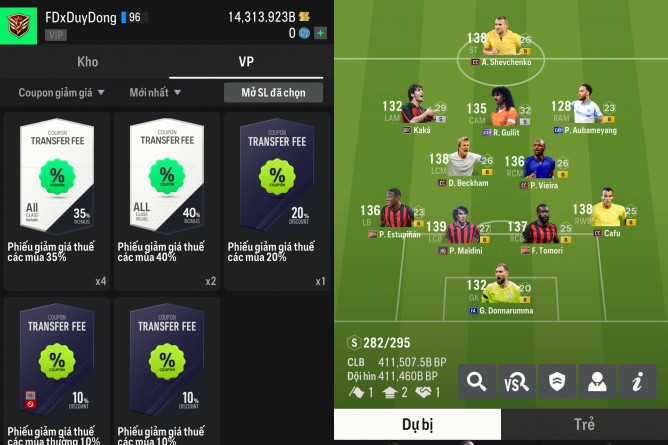
Task: Open the Trẻ tab
Action: (x=584, y=425)
